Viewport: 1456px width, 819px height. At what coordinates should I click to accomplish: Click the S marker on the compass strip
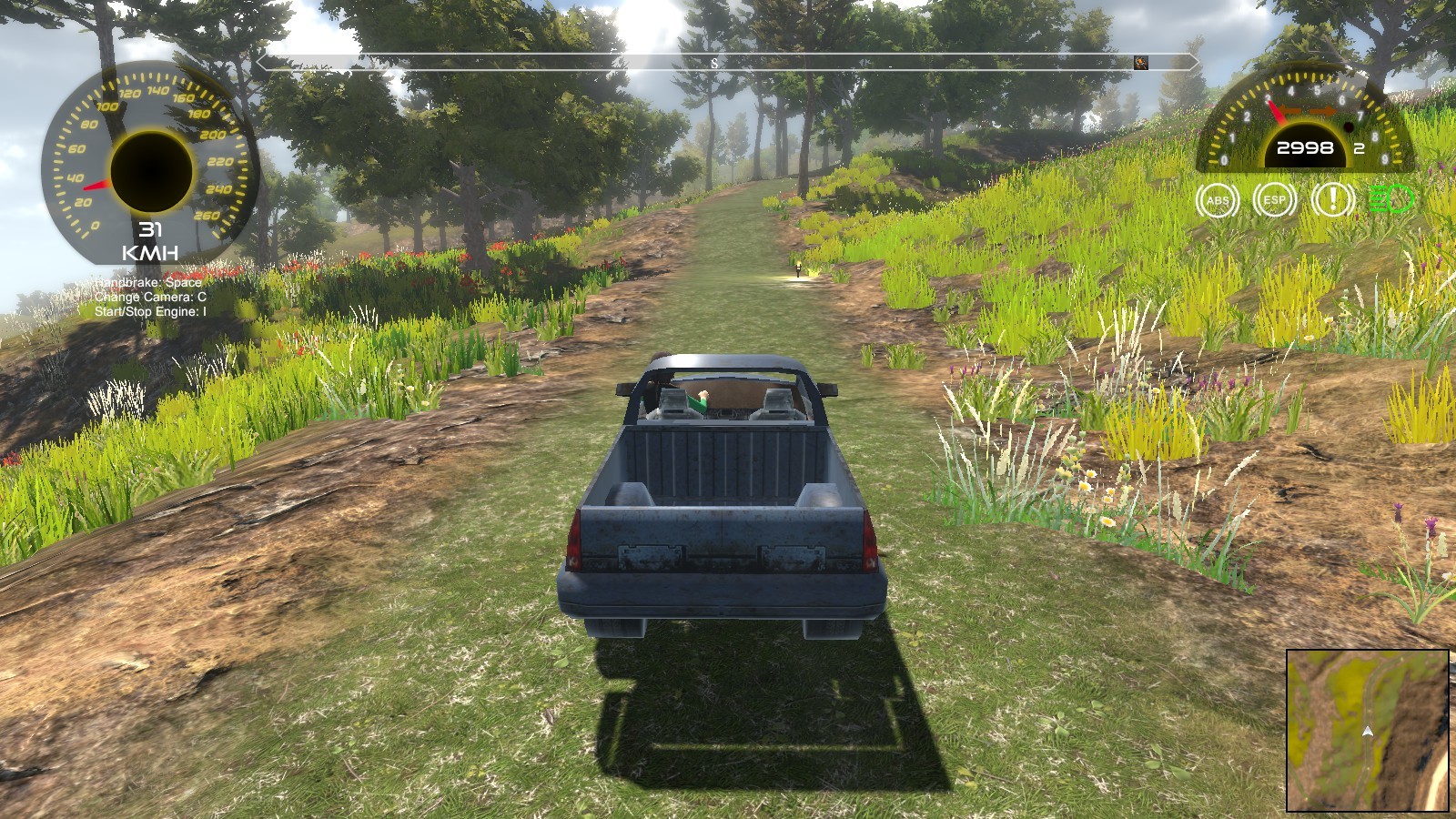pos(713,64)
